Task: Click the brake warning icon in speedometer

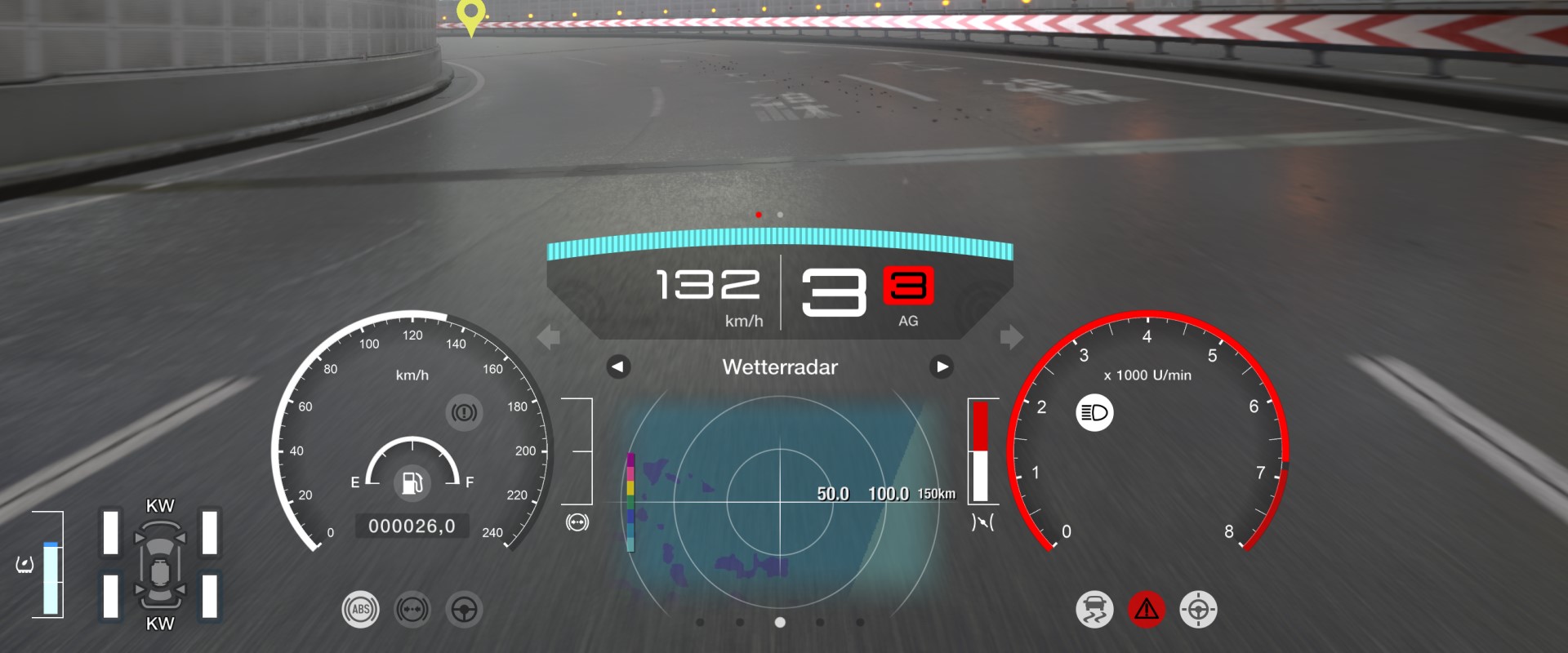Action: [x=464, y=413]
